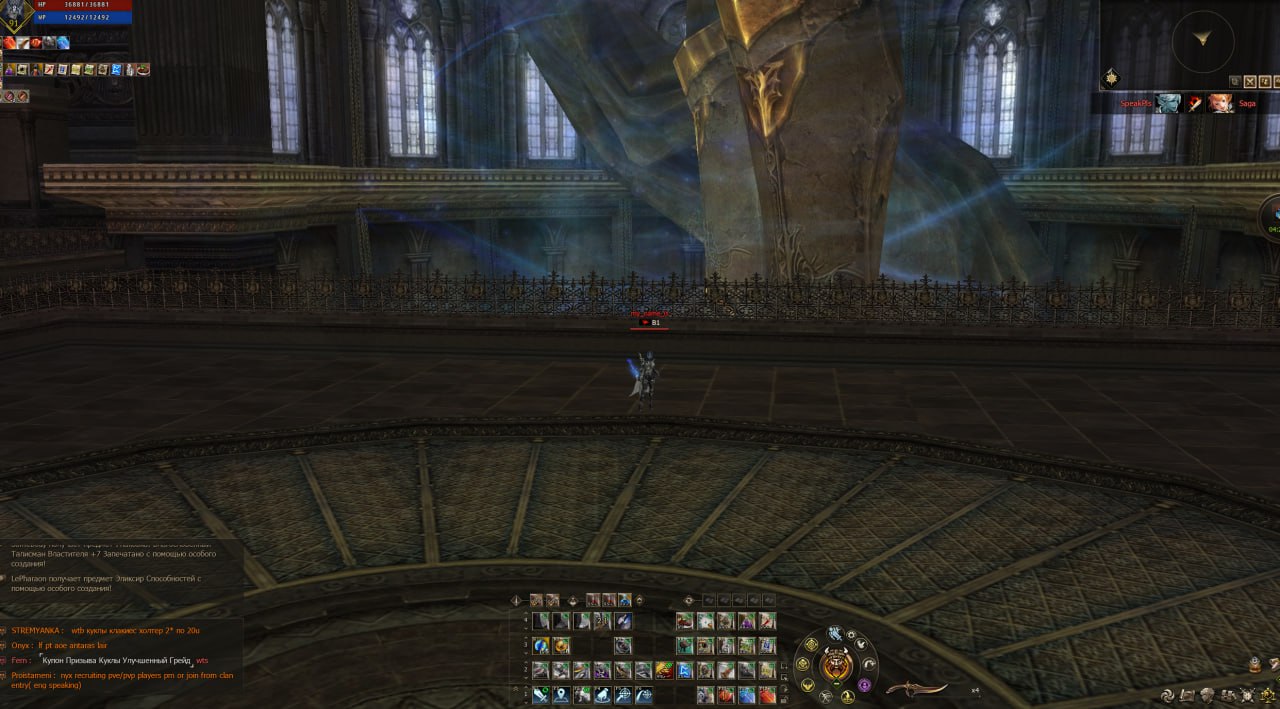1280x709 pixels.
Task: Click the horned mask centre of the radial menu
Action: (835, 665)
